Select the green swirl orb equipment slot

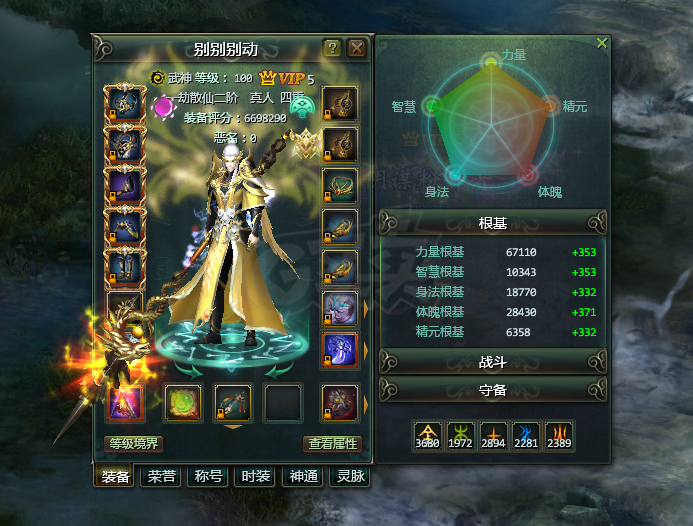[183, 402]
